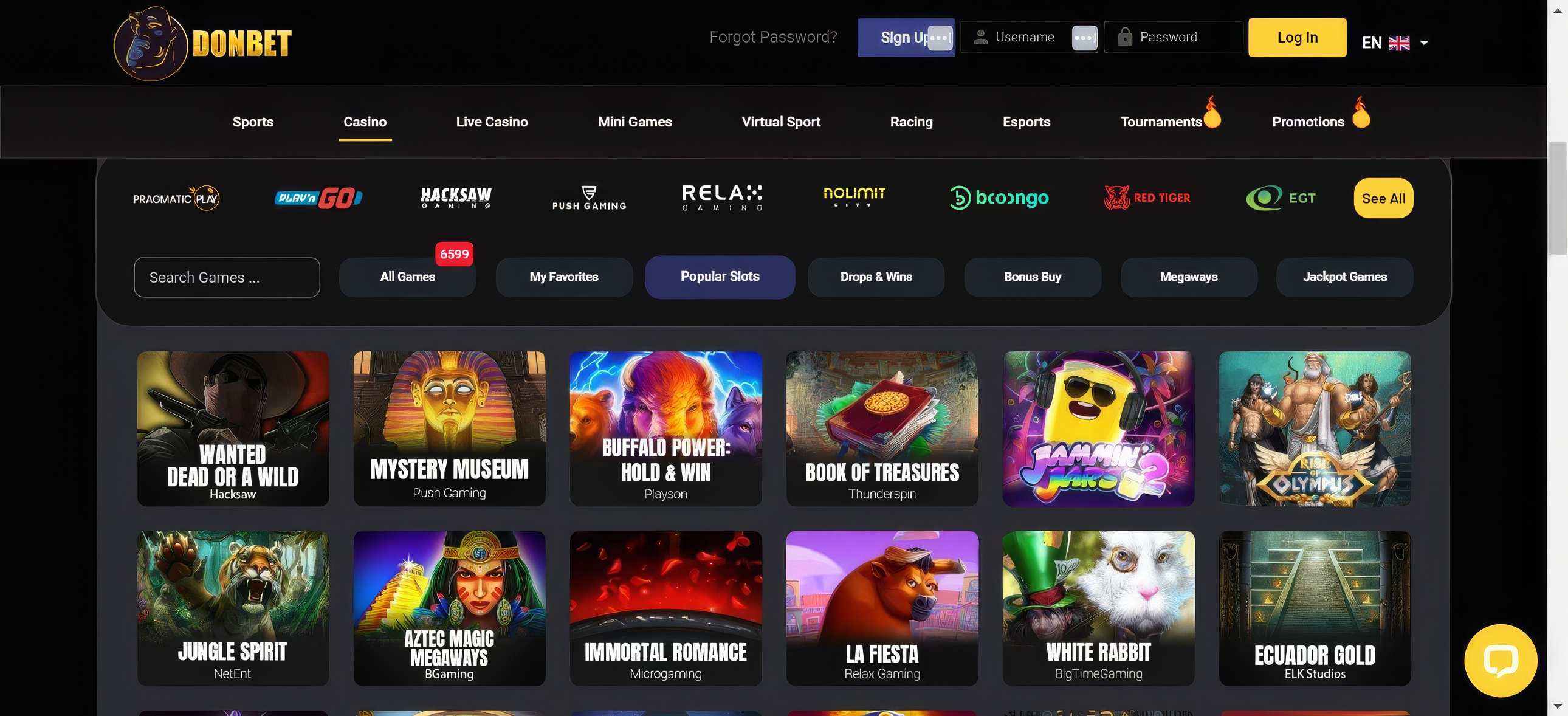Click the Forgot Password link
Screen dimensions: 1568x716
click(x=774, y=36)
